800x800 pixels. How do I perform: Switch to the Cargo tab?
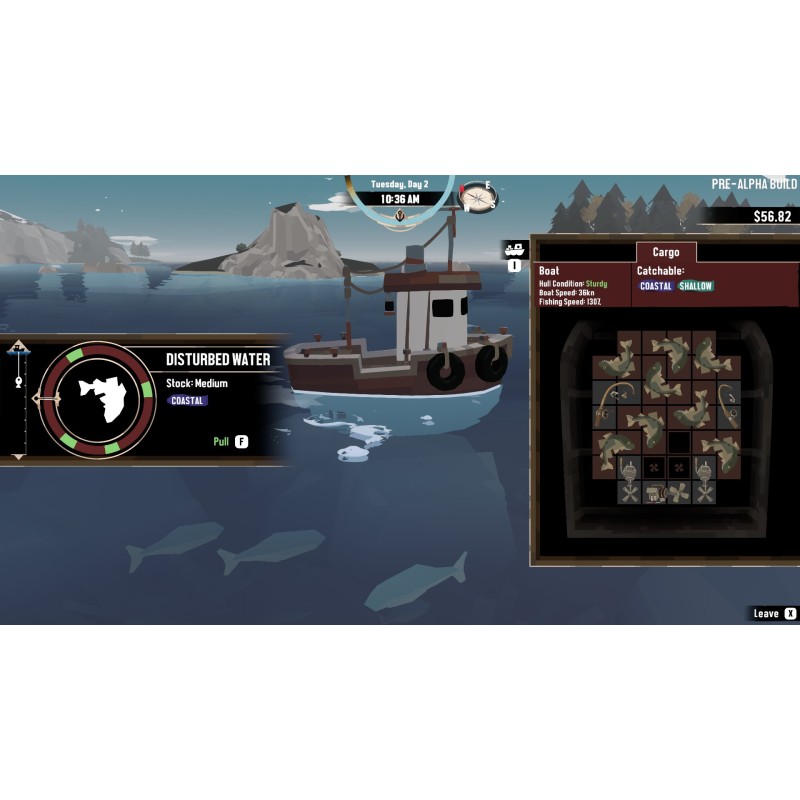(x=665, y=252)
